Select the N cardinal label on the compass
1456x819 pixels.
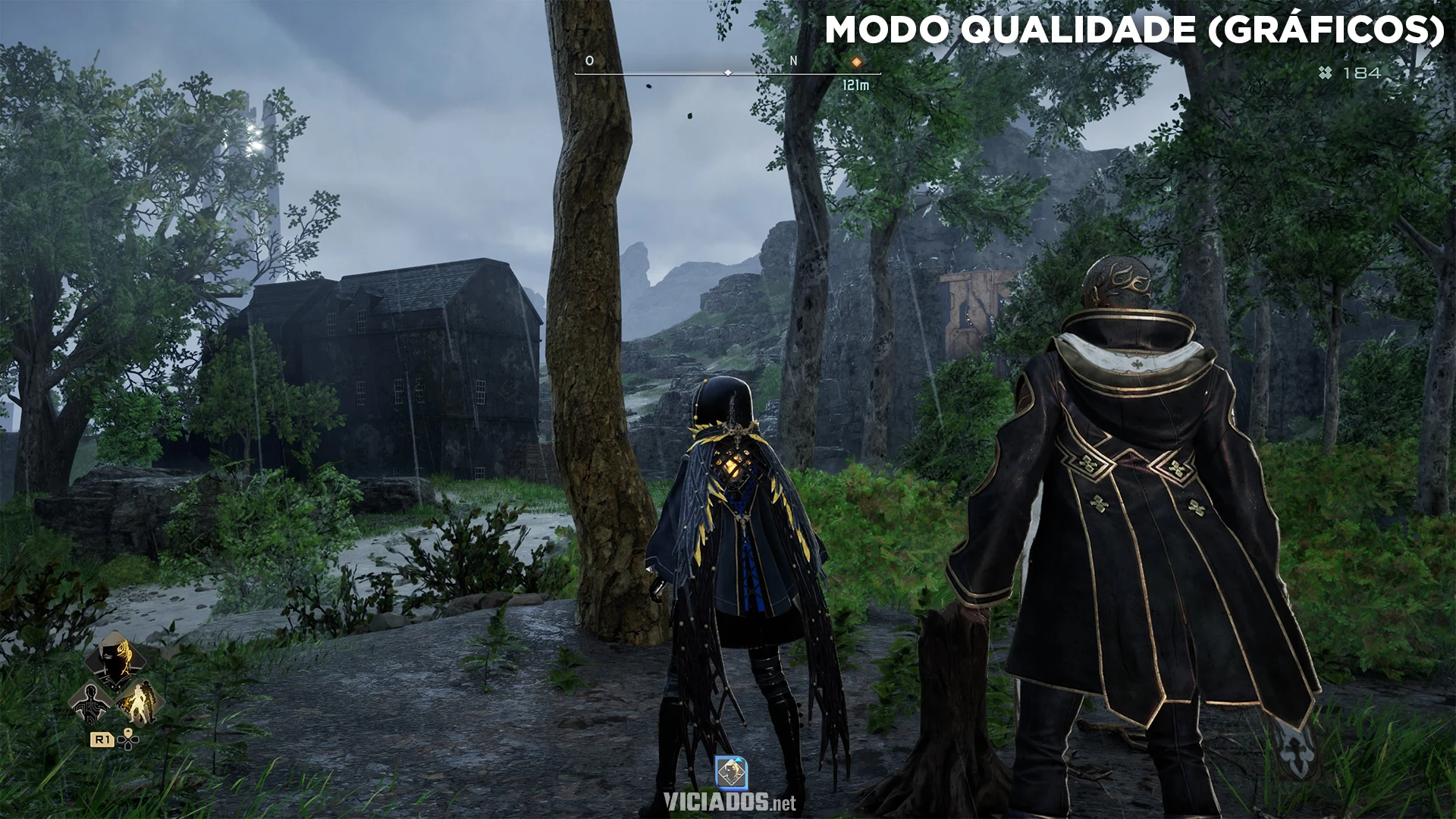pos(792,61)
